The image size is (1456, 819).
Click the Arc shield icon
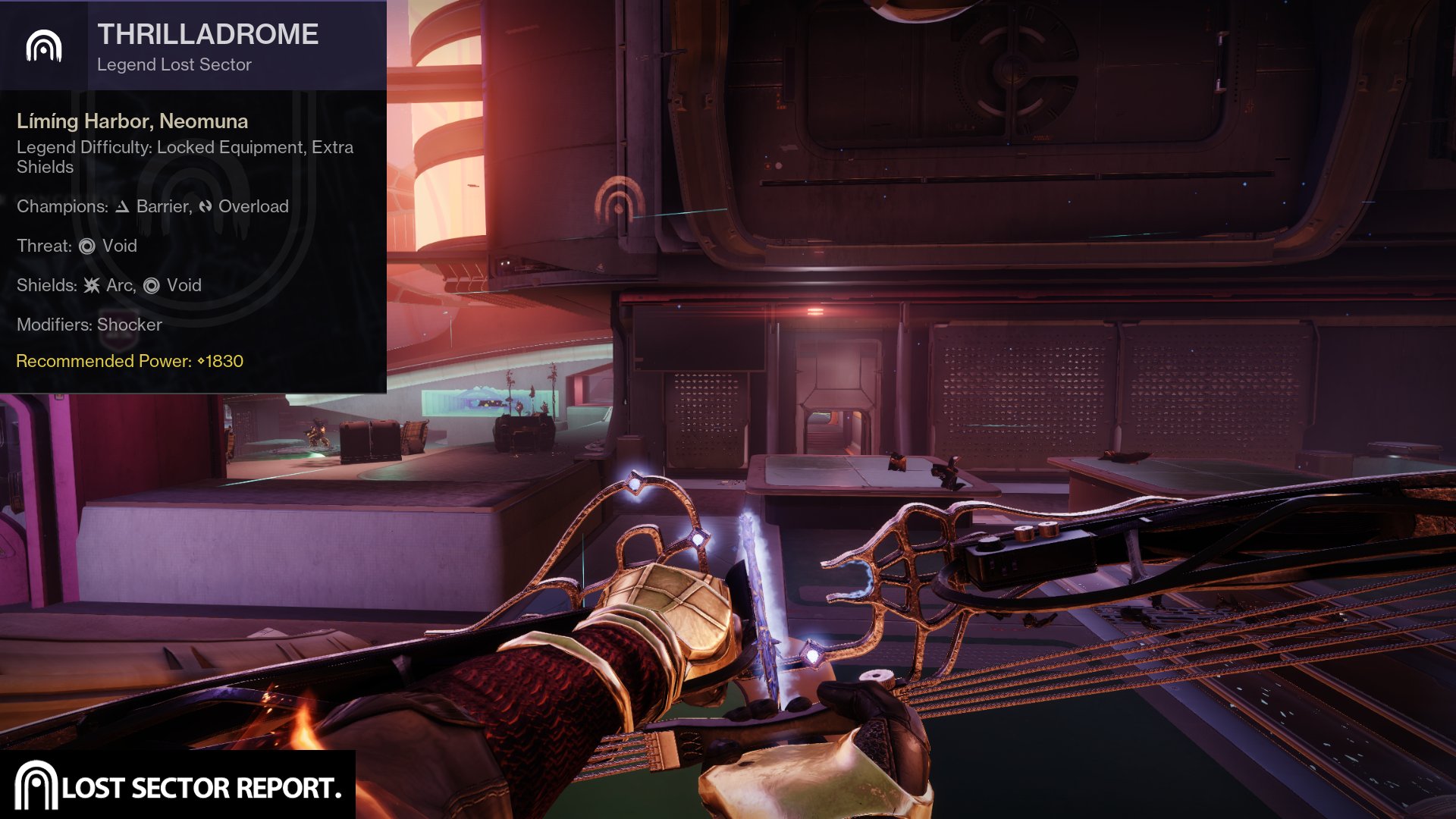point(91,285)
